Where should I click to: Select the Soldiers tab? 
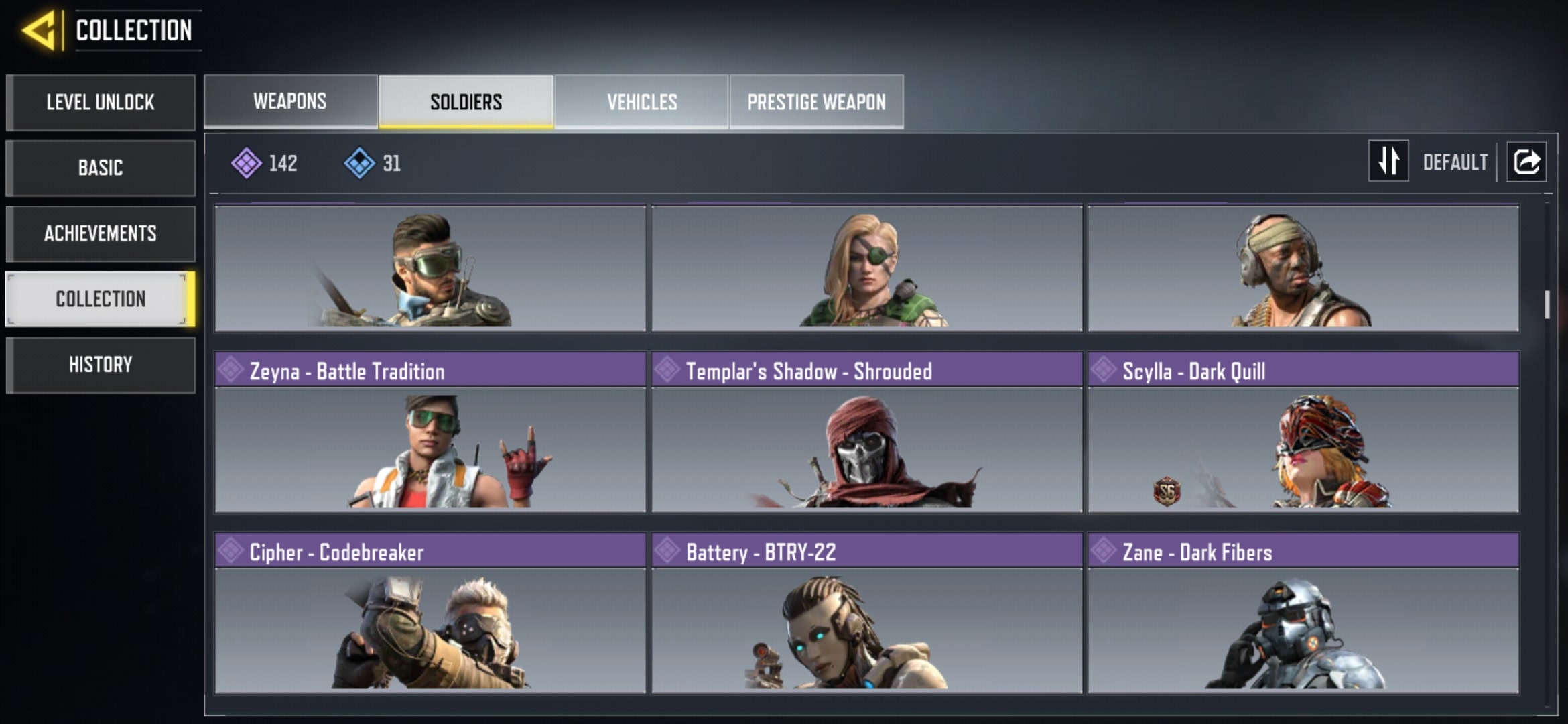pyautogui.click(x=466, y=101)
